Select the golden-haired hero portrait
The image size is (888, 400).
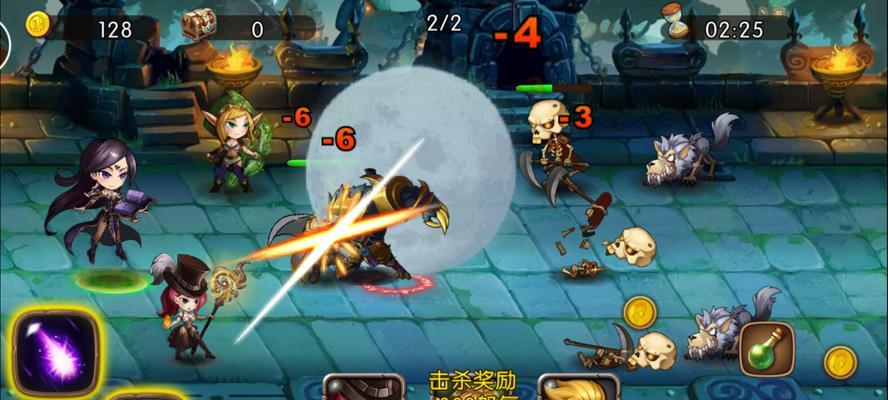(x=577, y=388)
